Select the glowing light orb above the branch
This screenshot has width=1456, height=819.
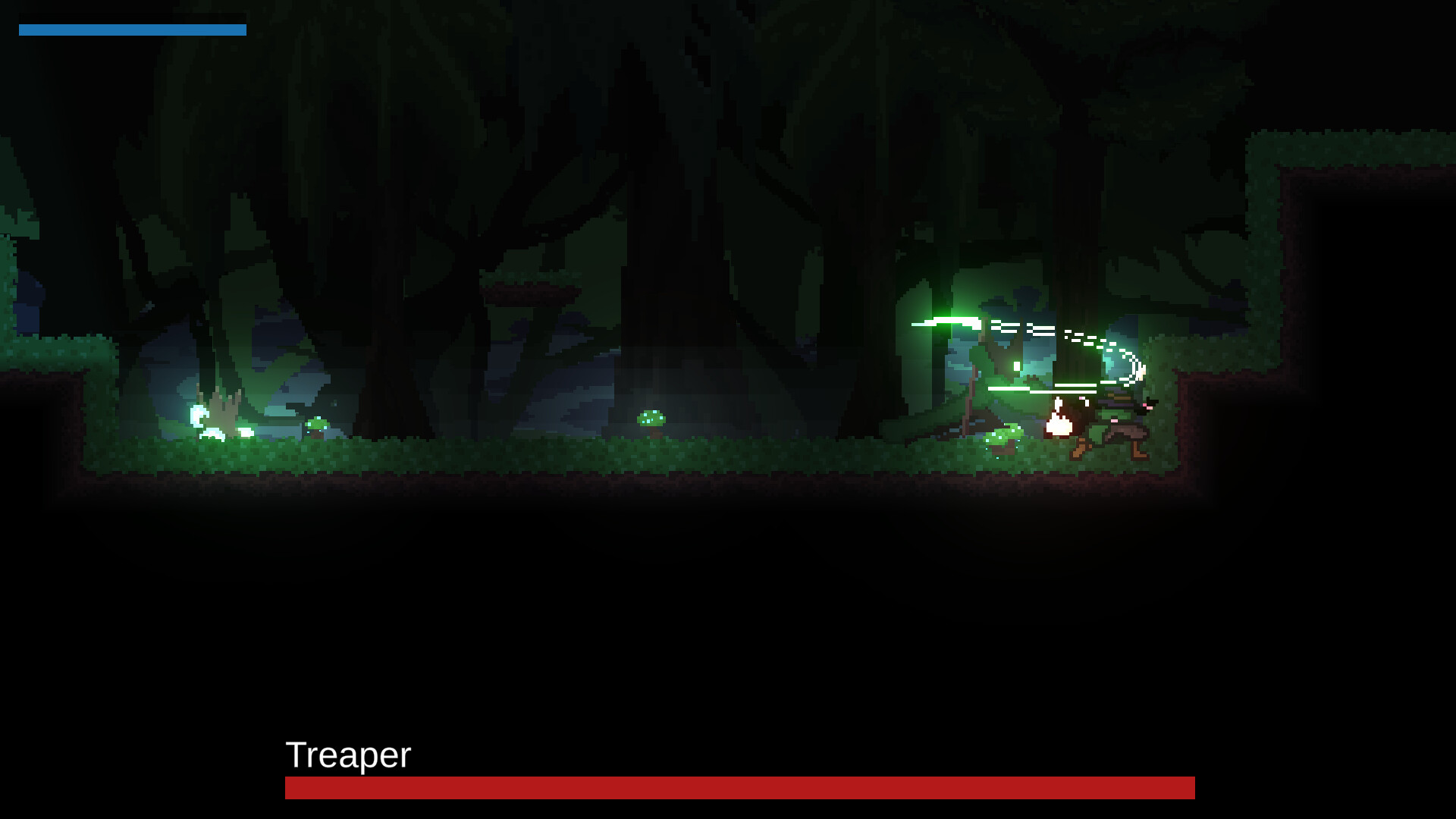[x=1016, y=368]
